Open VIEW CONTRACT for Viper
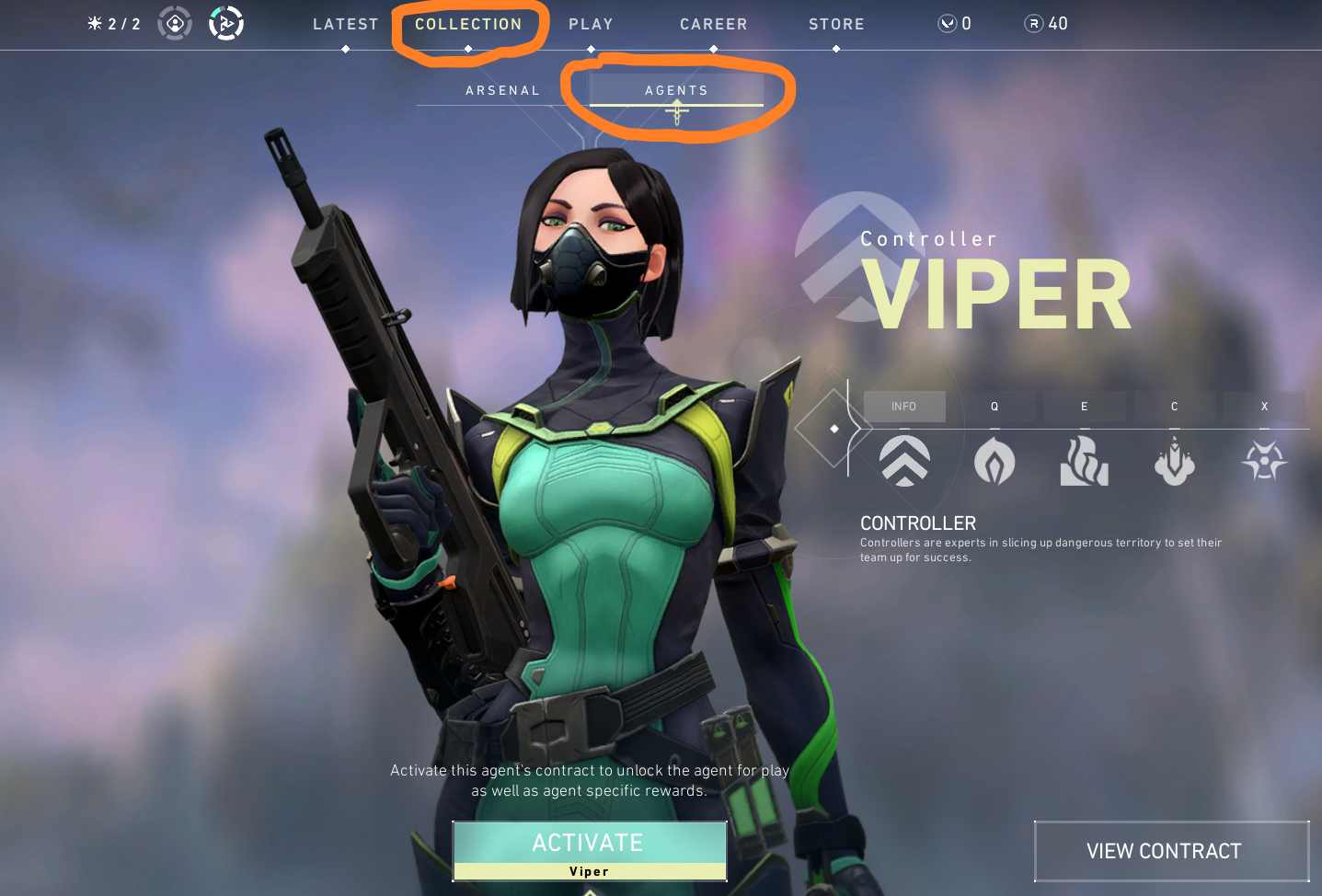 1171,851
